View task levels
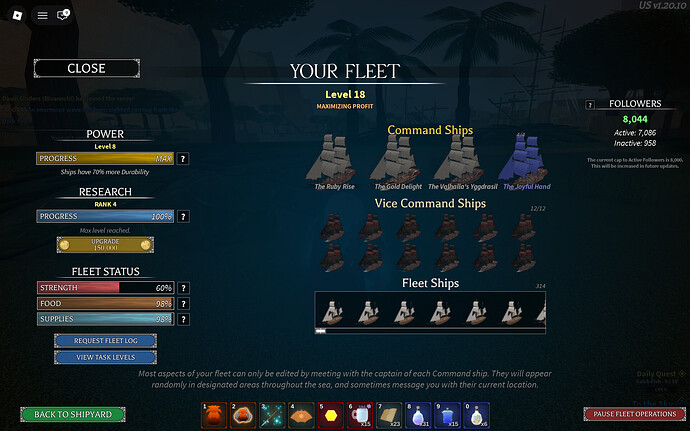The image size is (690, 431). (104, 357)
